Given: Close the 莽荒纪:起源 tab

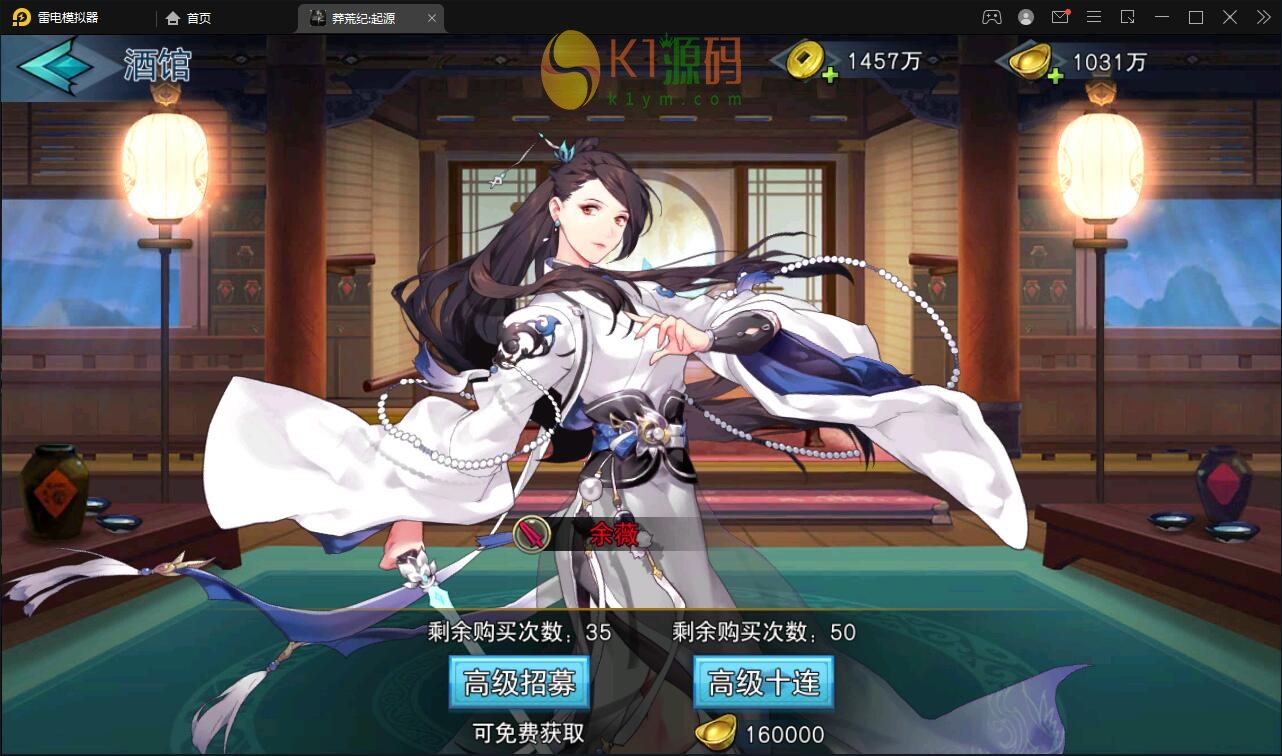Looking at the screenshot, I should point(431,17).
